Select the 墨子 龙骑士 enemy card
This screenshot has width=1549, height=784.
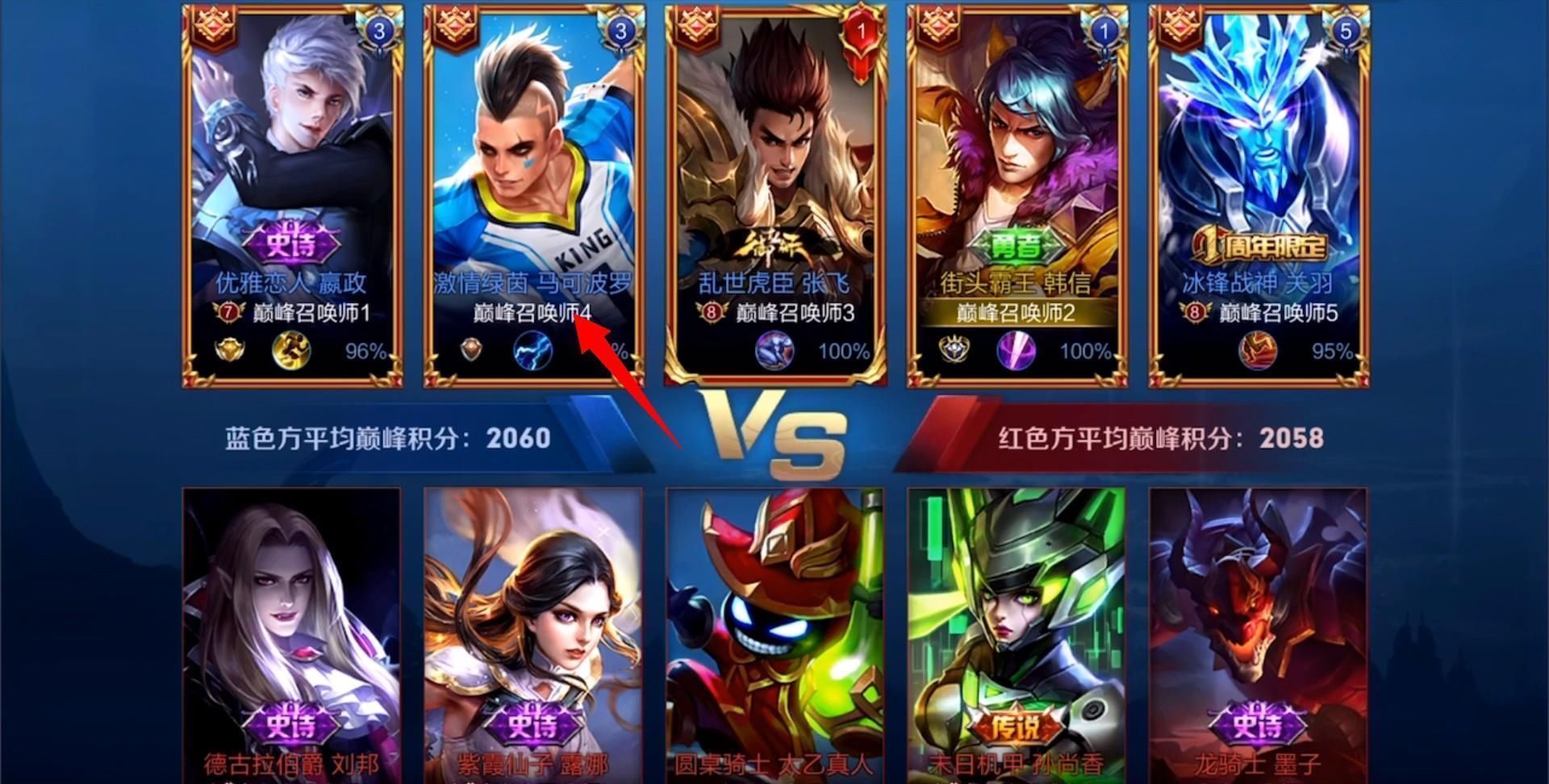[1257, 629]
